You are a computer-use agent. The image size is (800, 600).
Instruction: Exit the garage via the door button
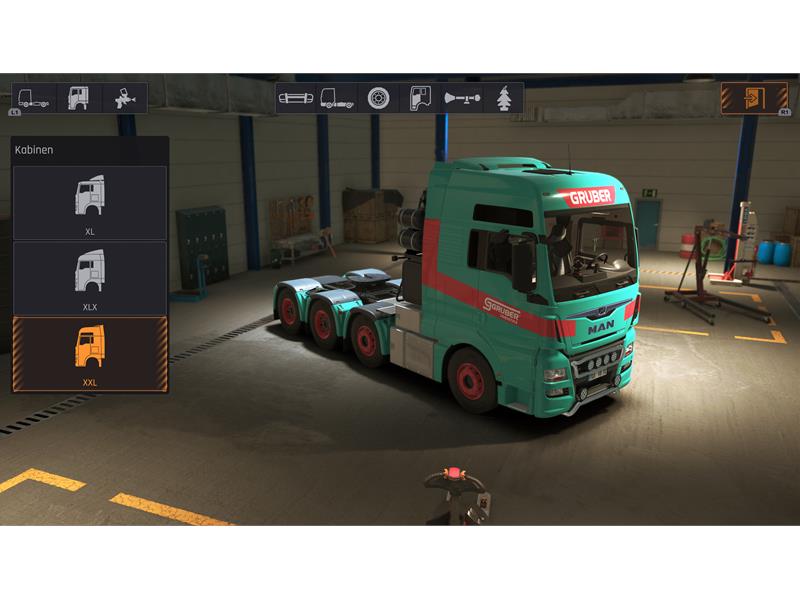(x=754, y=98)
